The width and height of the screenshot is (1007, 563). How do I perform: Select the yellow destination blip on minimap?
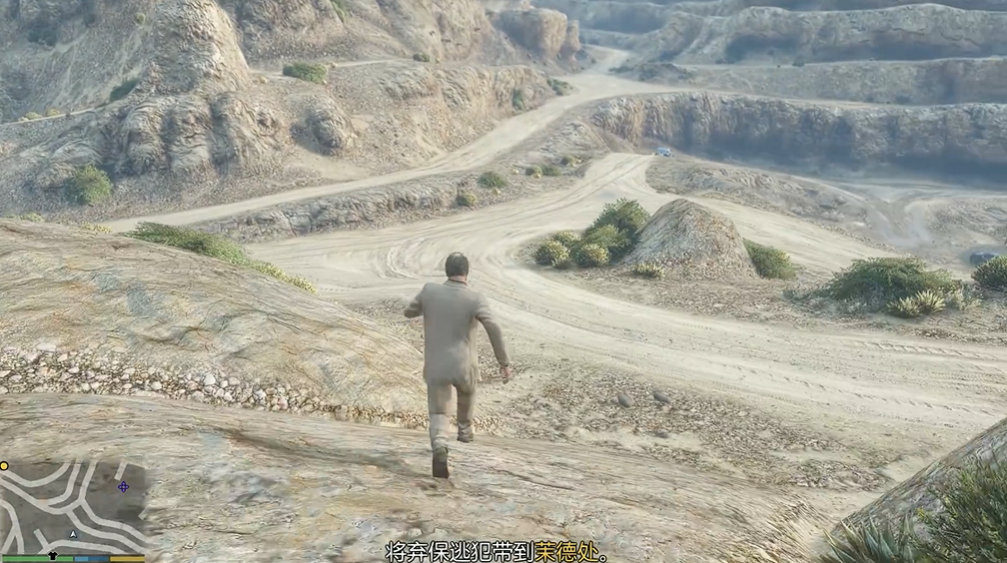click(x=4, y=466)
